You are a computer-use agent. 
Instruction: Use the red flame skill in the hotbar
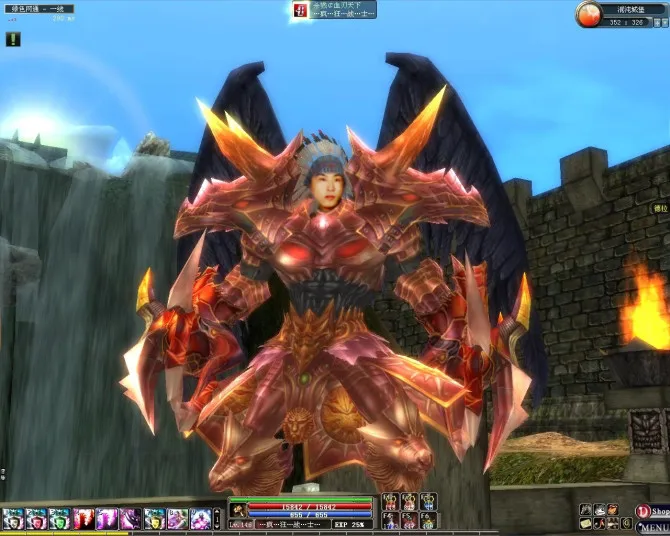[84, 519]
